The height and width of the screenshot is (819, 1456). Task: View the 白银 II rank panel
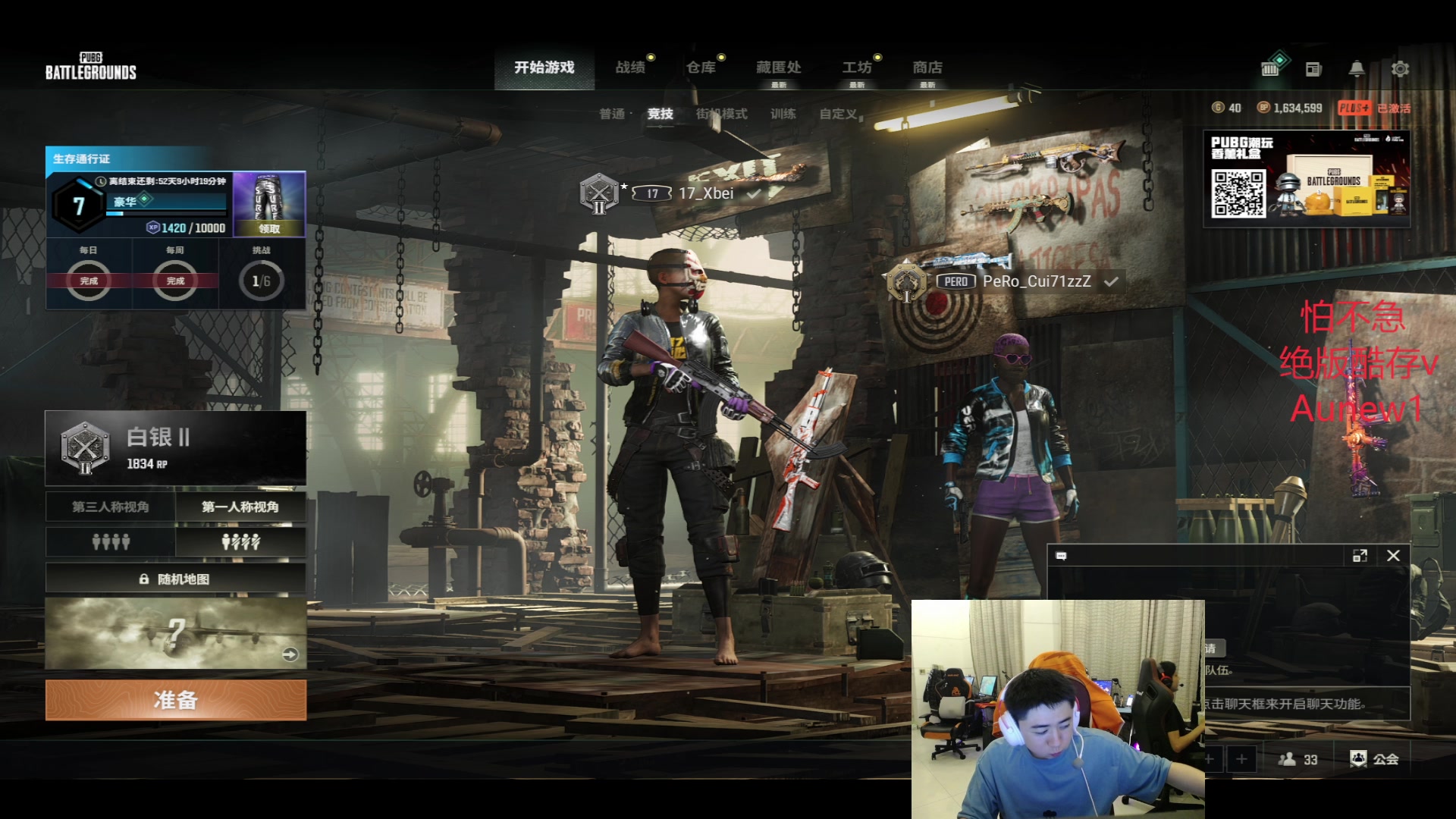(176, 447)
